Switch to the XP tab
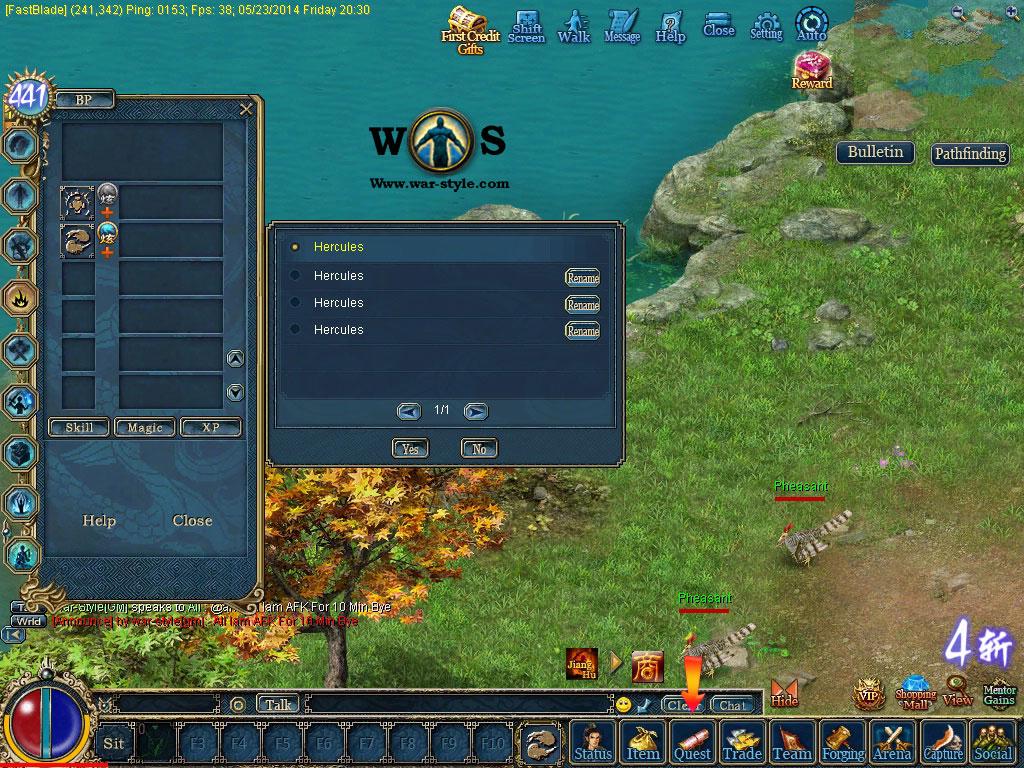The width and height of the screenshot is (1024, 768). coord(210,427)
